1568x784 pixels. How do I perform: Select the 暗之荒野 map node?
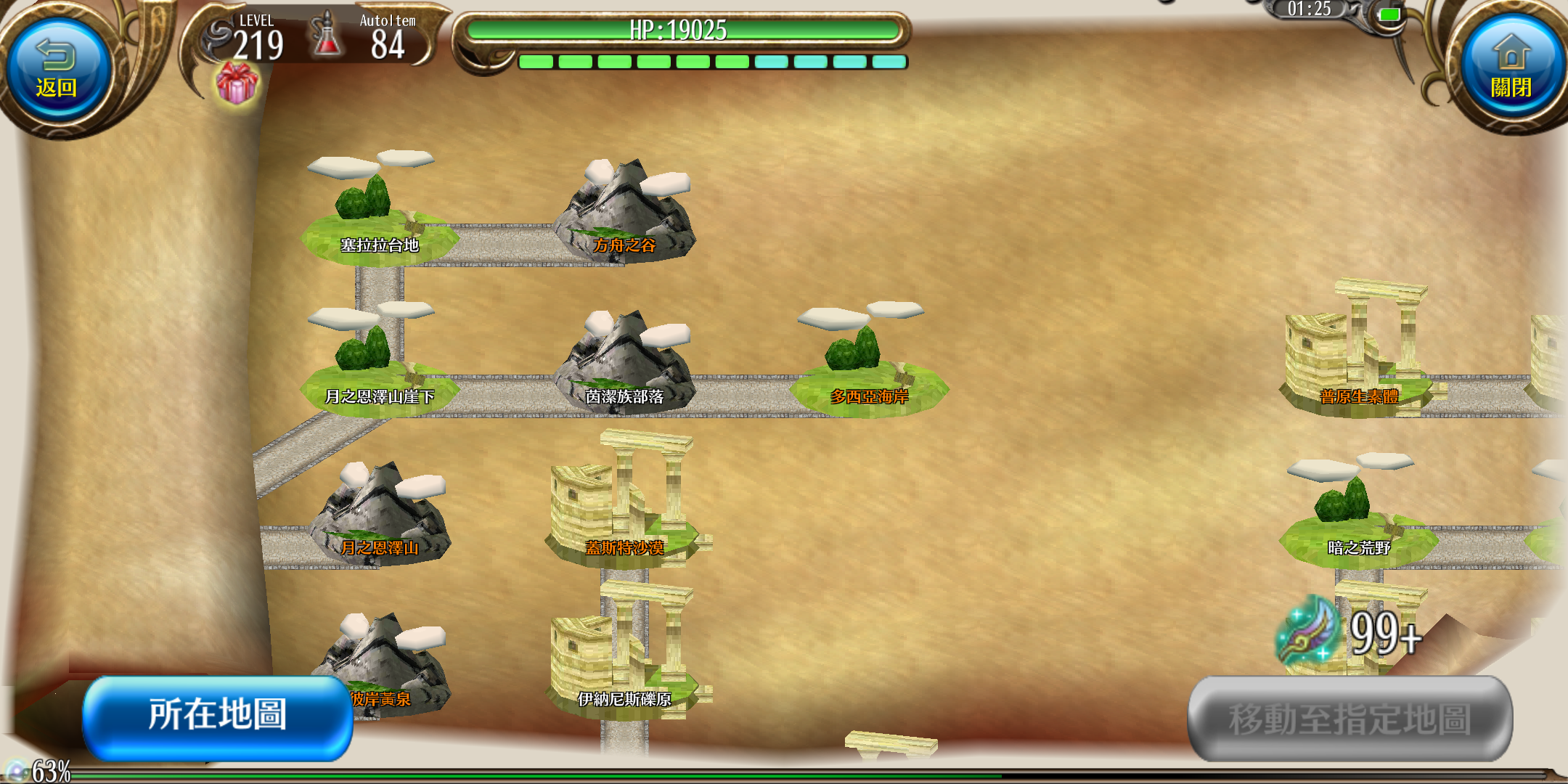click(x=1357, y=519)
